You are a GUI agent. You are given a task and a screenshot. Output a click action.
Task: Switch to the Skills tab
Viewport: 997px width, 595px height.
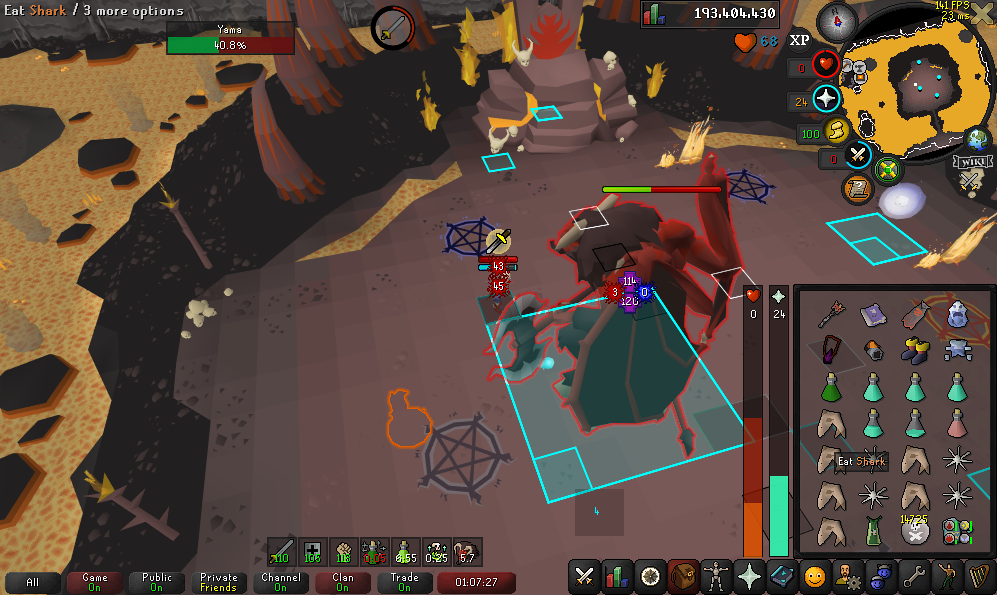(x=616, y=576)
